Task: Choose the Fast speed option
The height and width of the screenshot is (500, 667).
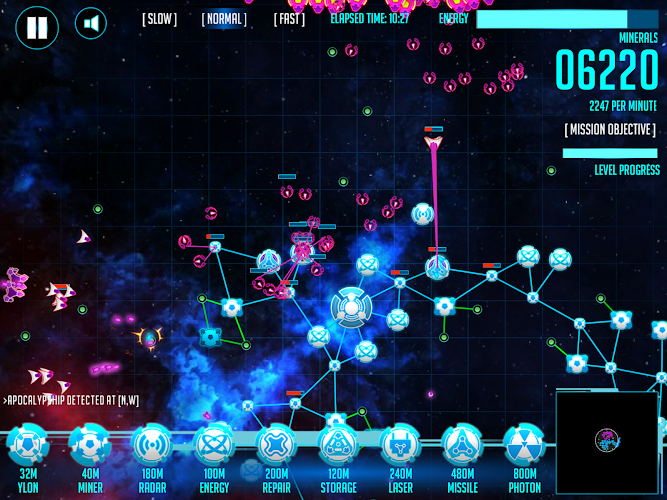Action: tap(289, 19)
